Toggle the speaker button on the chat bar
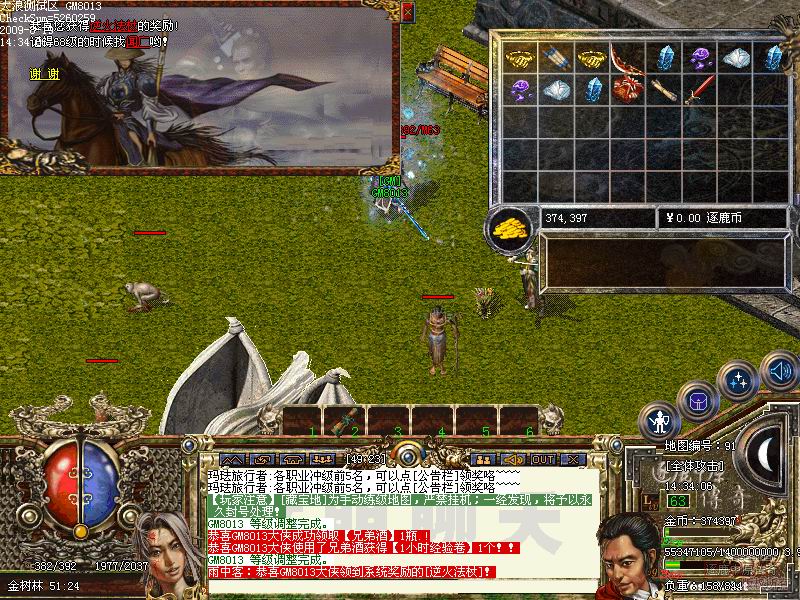Screen dimensions: 800x600 point(513,459)
